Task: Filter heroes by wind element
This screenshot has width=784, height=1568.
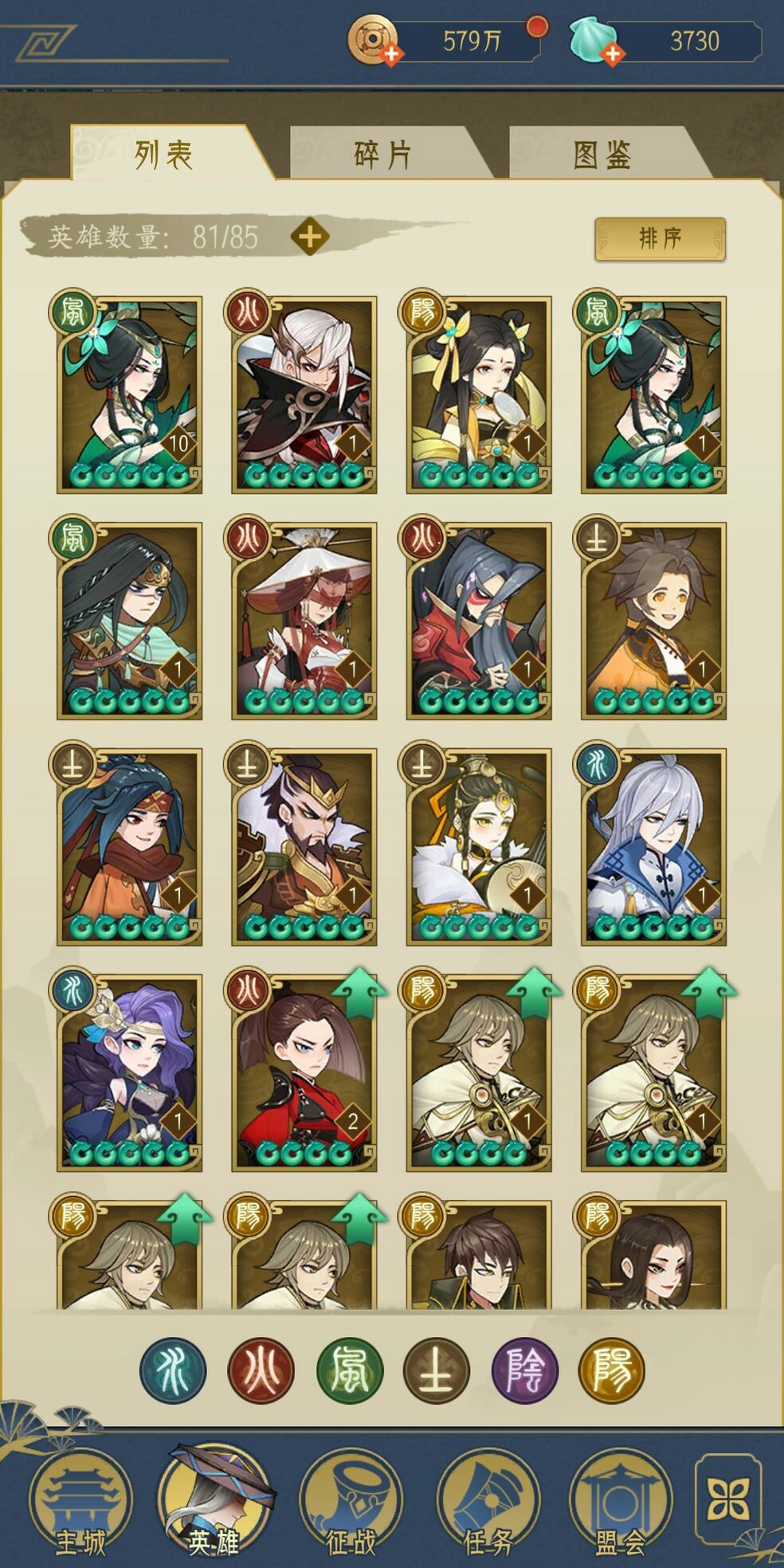Action: pos(350,1370)
